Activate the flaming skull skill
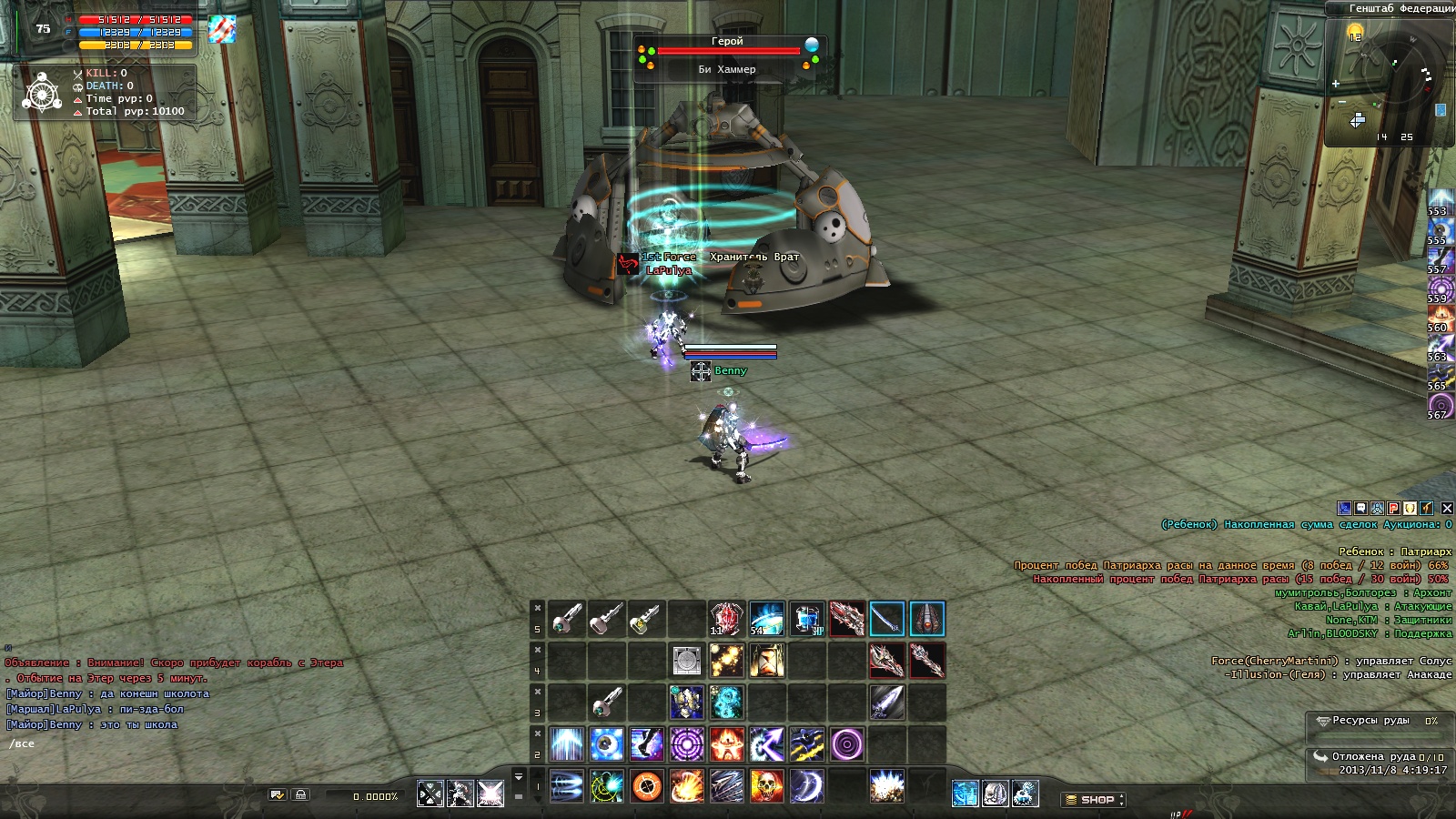1456x819 pixels. click(766, 786)
